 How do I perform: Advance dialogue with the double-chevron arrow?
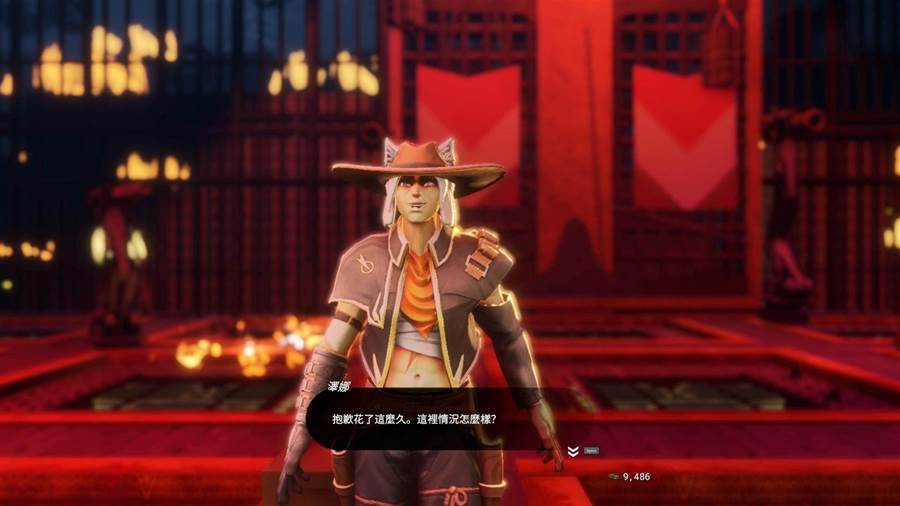pyautogui.click(x=573, y=451)
